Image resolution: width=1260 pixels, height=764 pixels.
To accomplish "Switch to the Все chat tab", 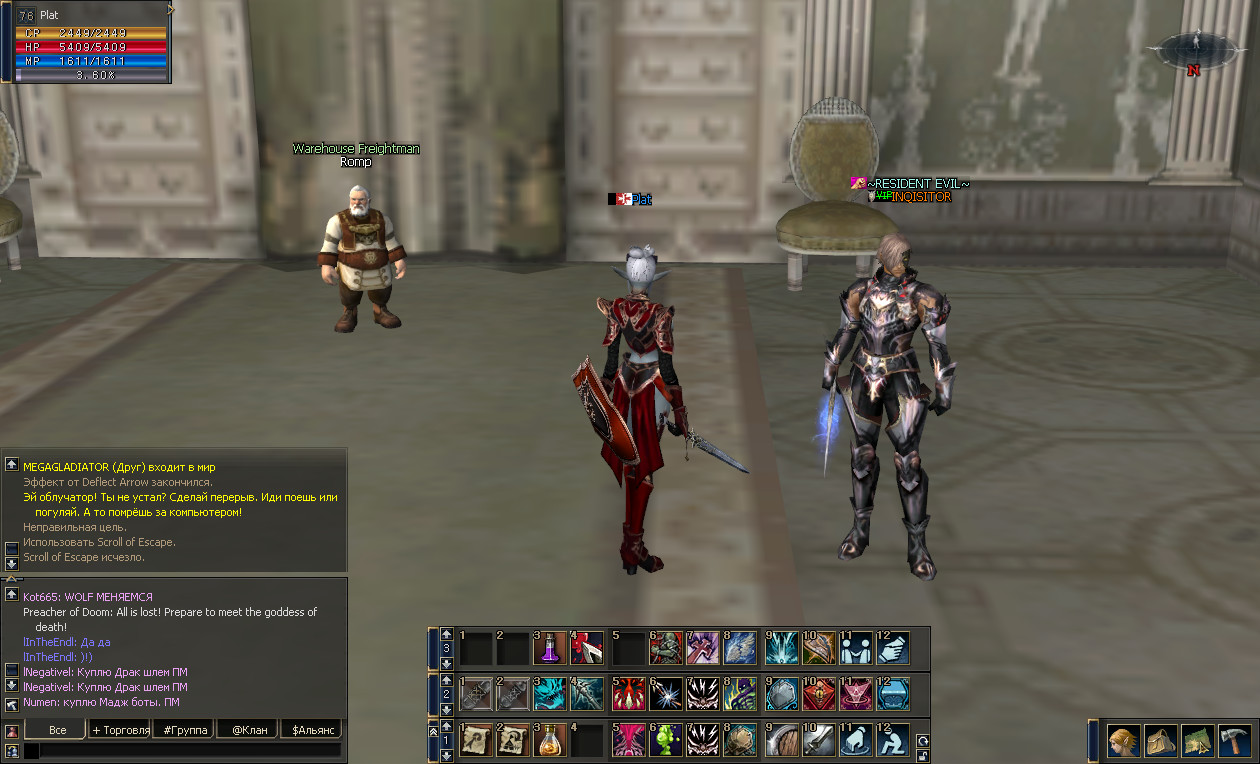I will coord(57,730).
